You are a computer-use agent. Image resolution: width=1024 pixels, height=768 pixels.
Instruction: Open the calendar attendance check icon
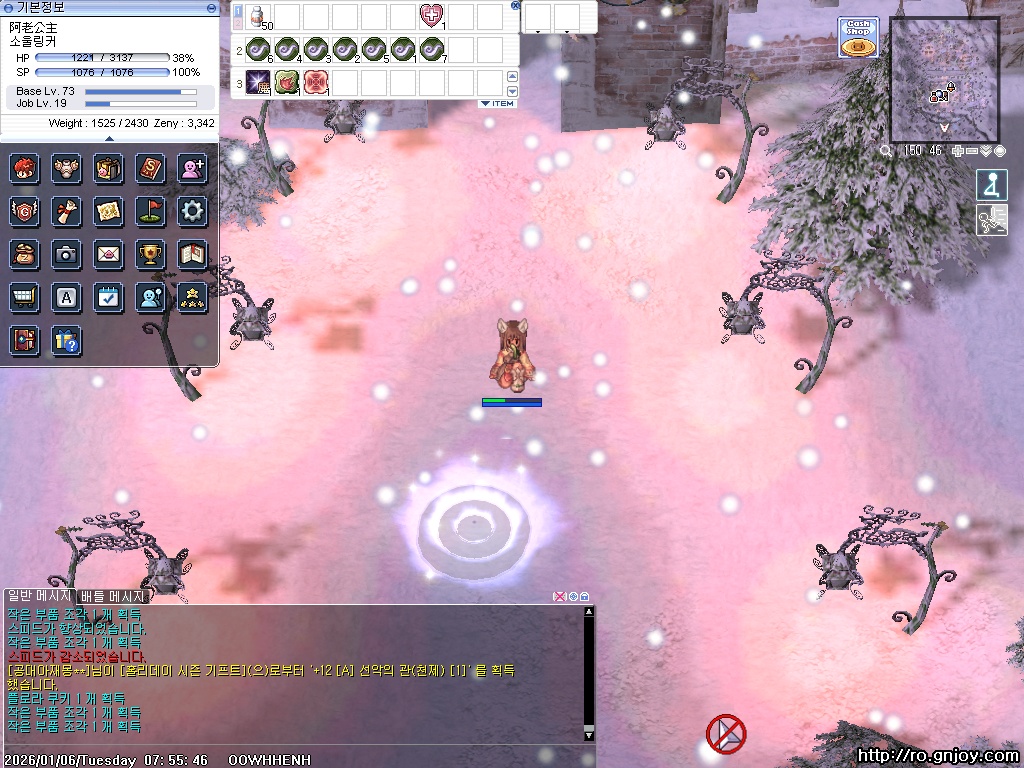108,297
